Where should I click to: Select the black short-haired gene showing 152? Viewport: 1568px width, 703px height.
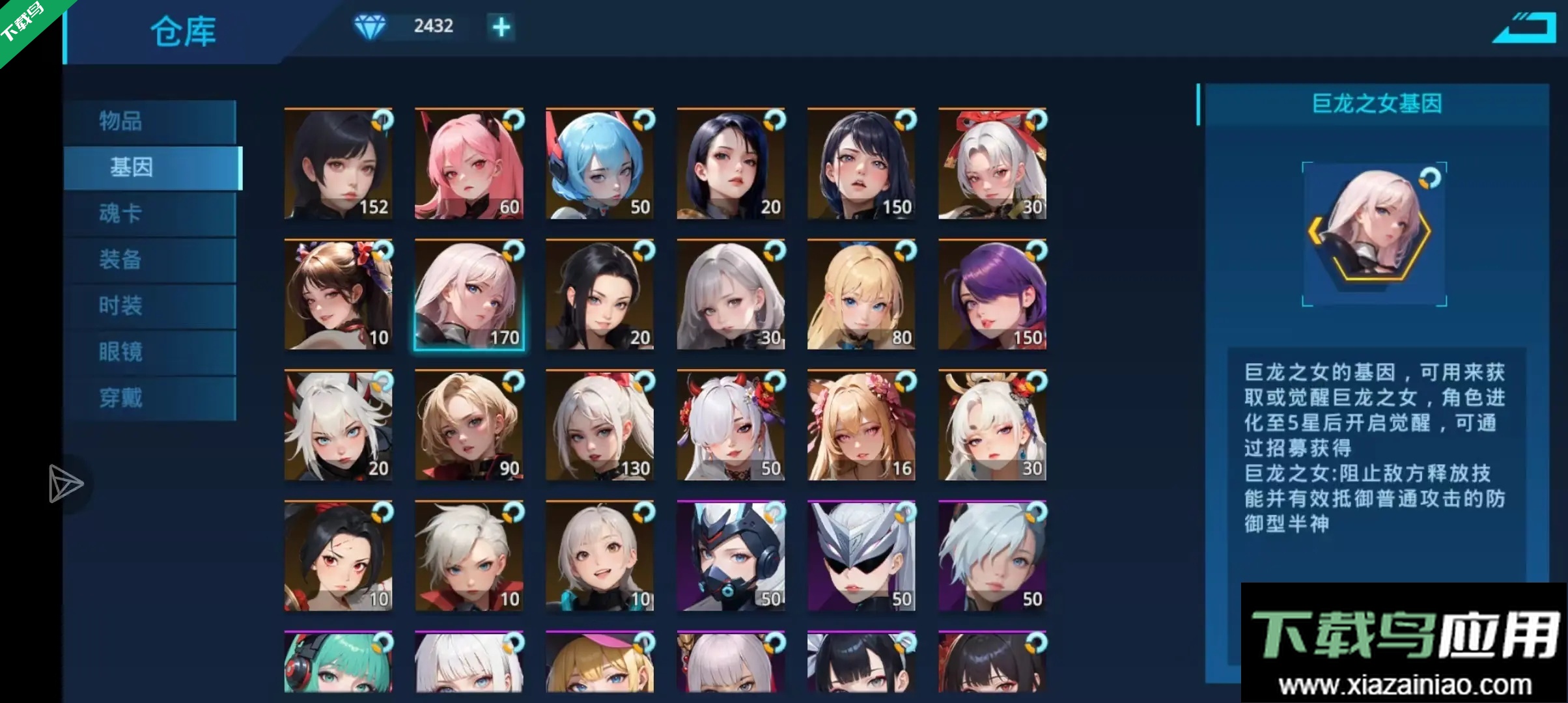(338, 164)
